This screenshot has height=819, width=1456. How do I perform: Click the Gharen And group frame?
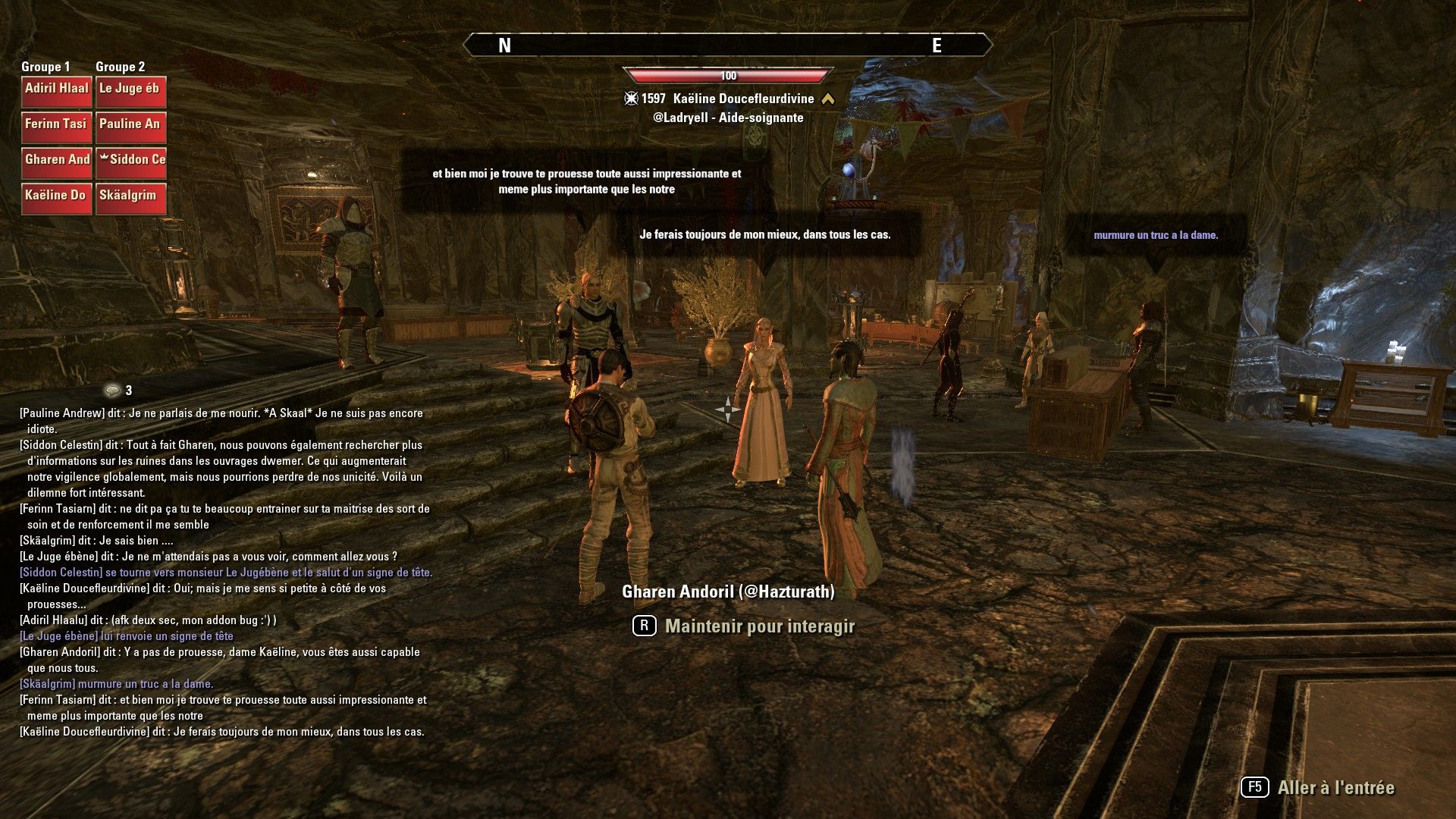point(57,162)
